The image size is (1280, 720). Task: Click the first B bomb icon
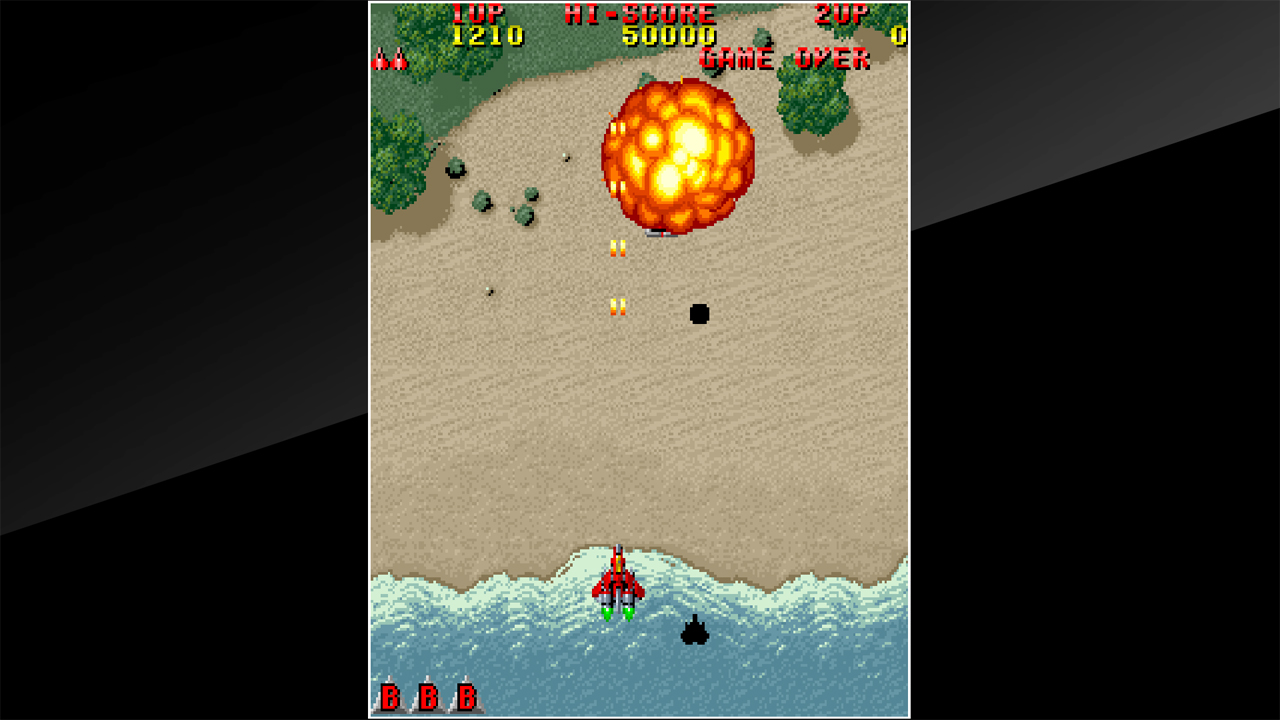click(x=390, y=695)
